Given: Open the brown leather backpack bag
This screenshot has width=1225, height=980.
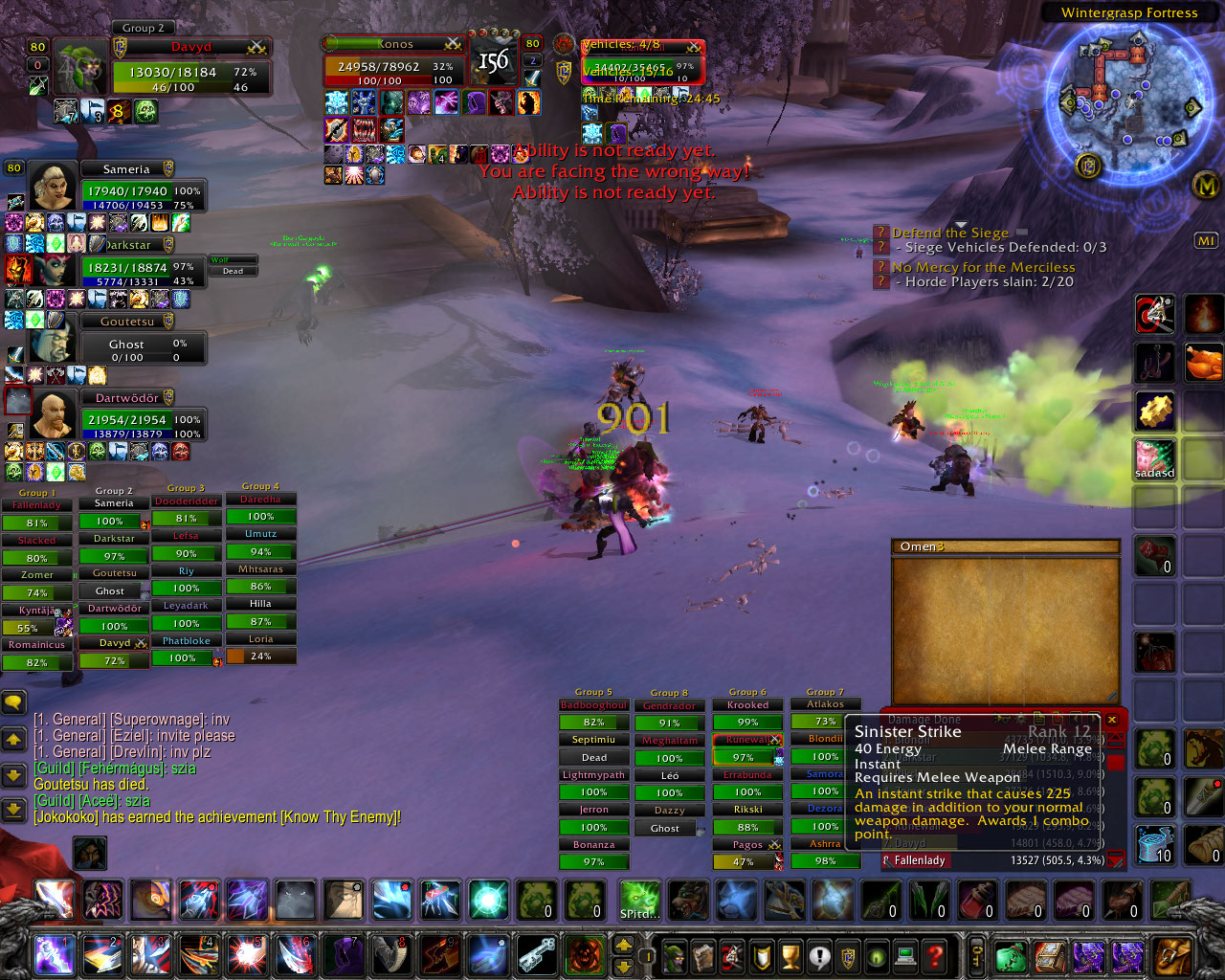Looking at the screenshot, I should [1173, 955].
